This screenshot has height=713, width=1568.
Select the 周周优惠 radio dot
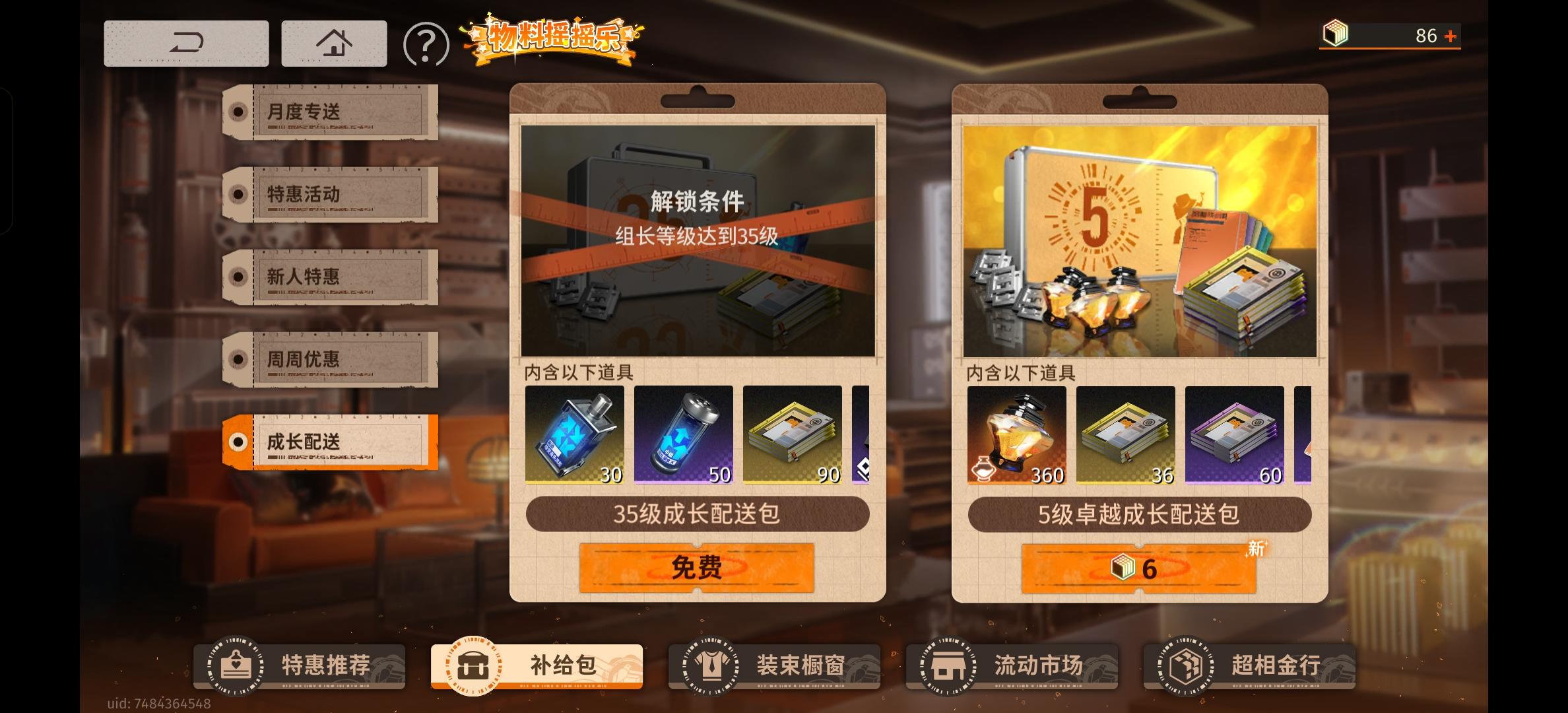238,360
